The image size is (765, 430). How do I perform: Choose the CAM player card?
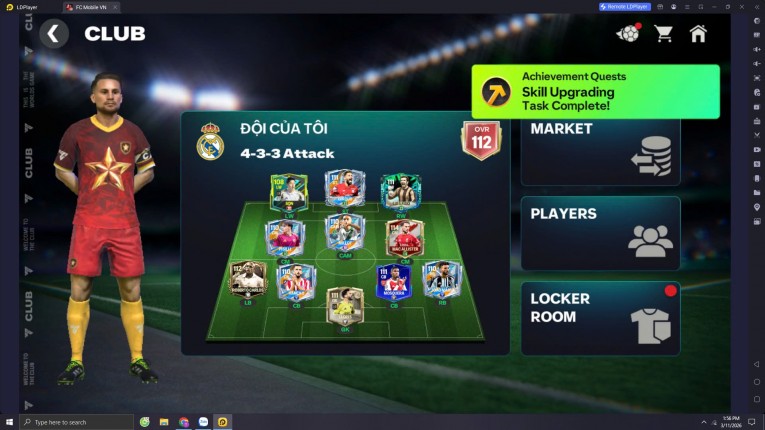coord(345,234)
